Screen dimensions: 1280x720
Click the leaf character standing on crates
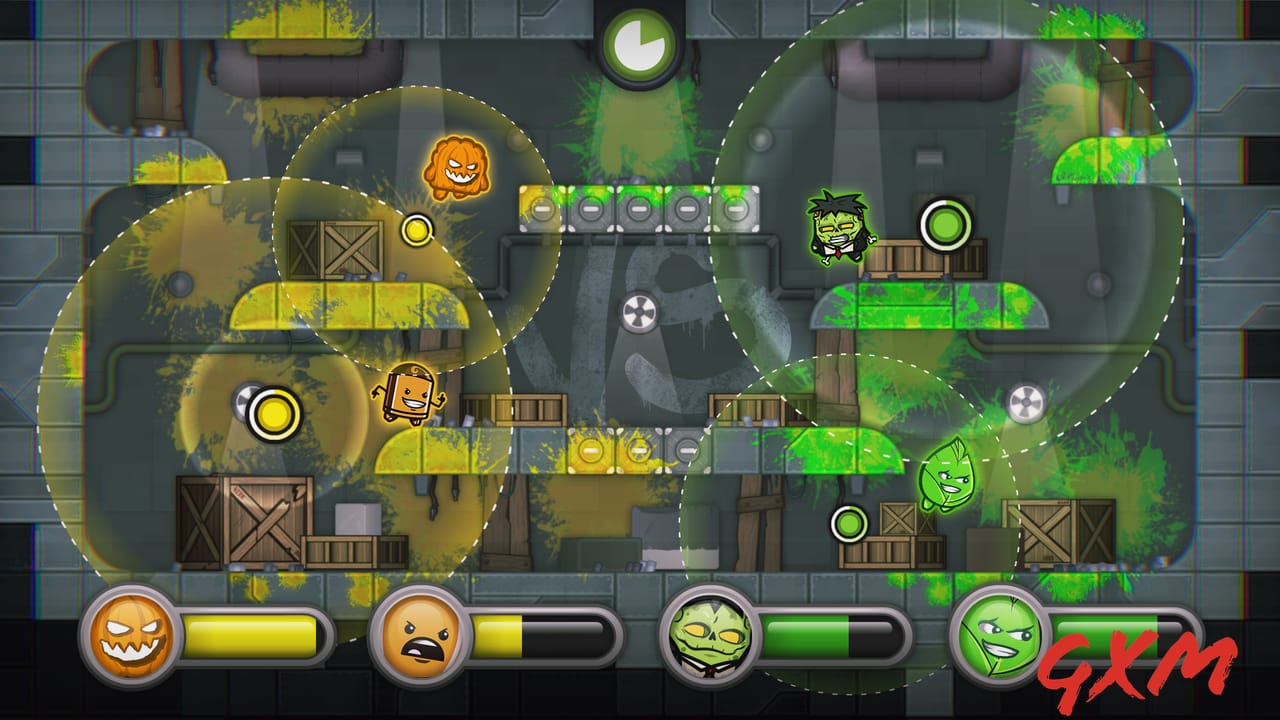944,475
